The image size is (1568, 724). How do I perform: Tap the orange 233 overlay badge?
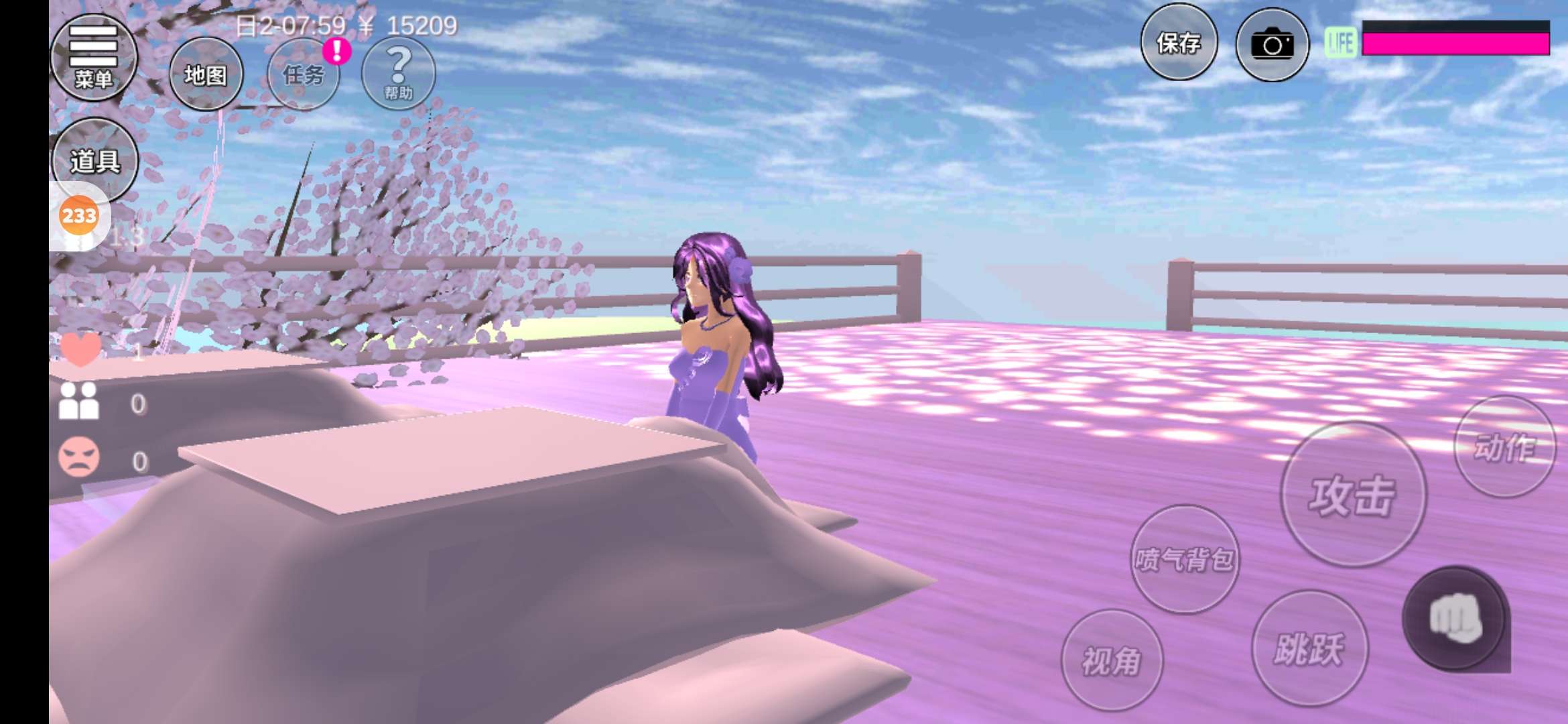pos(79,216)
